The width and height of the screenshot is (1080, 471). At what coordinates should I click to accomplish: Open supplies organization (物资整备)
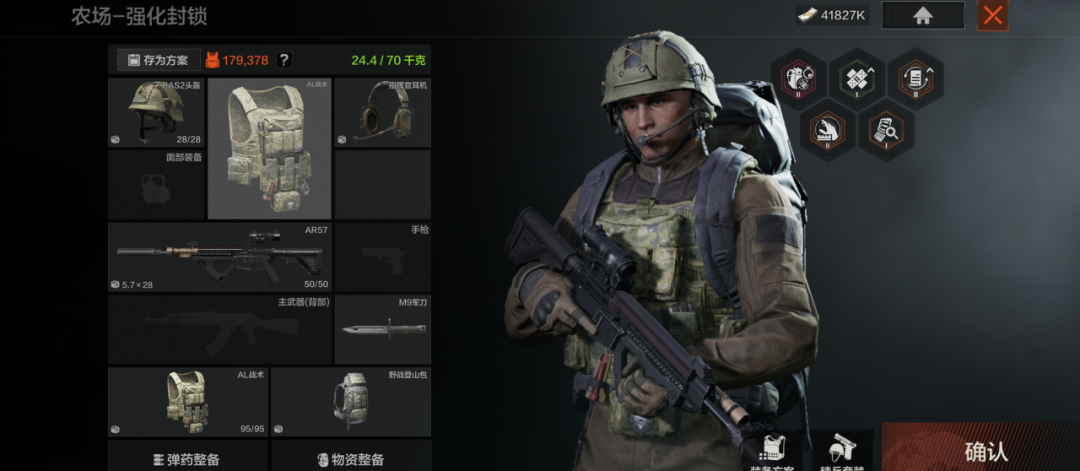click(351, 459)
